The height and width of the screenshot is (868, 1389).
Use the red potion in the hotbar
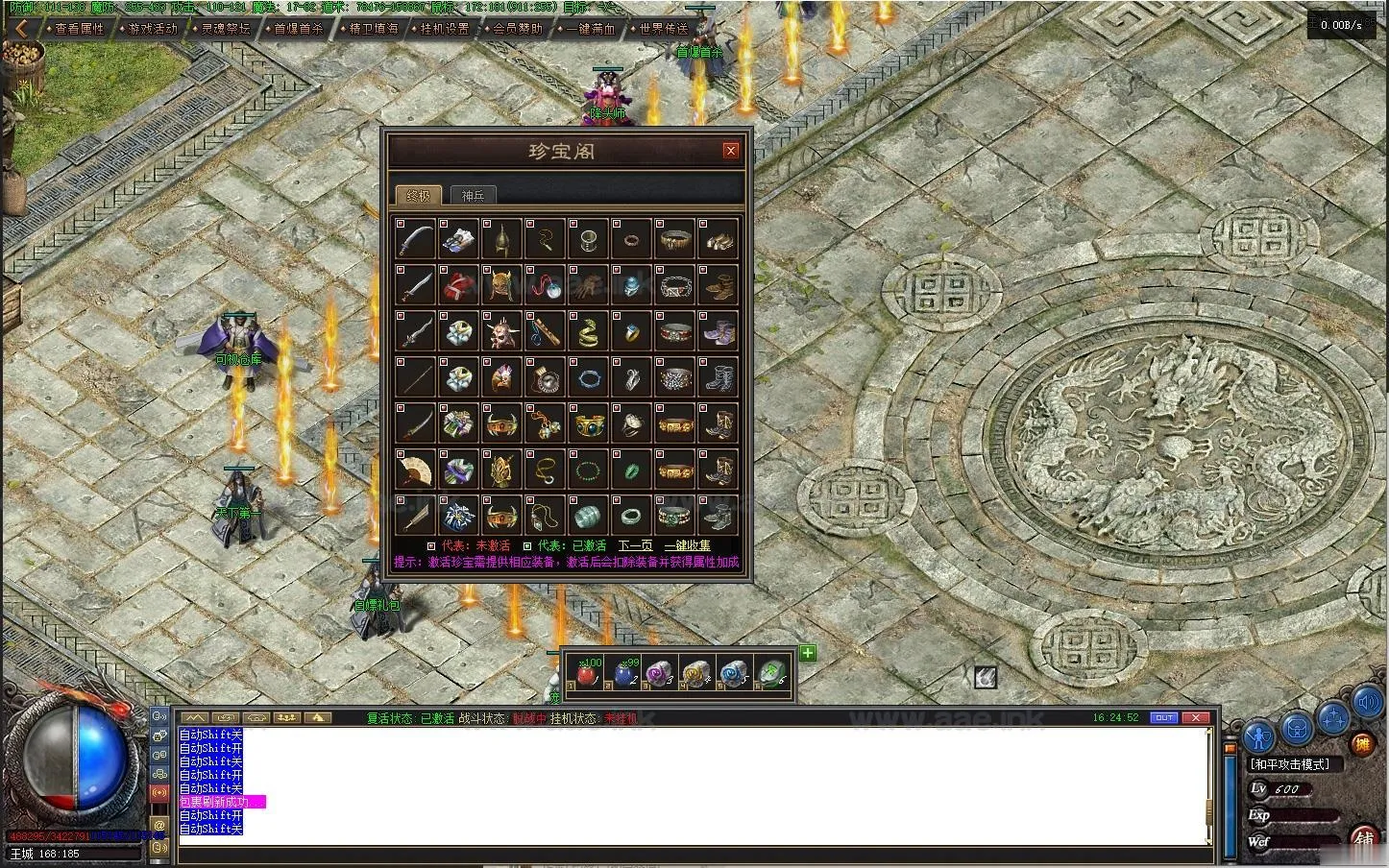586,673
